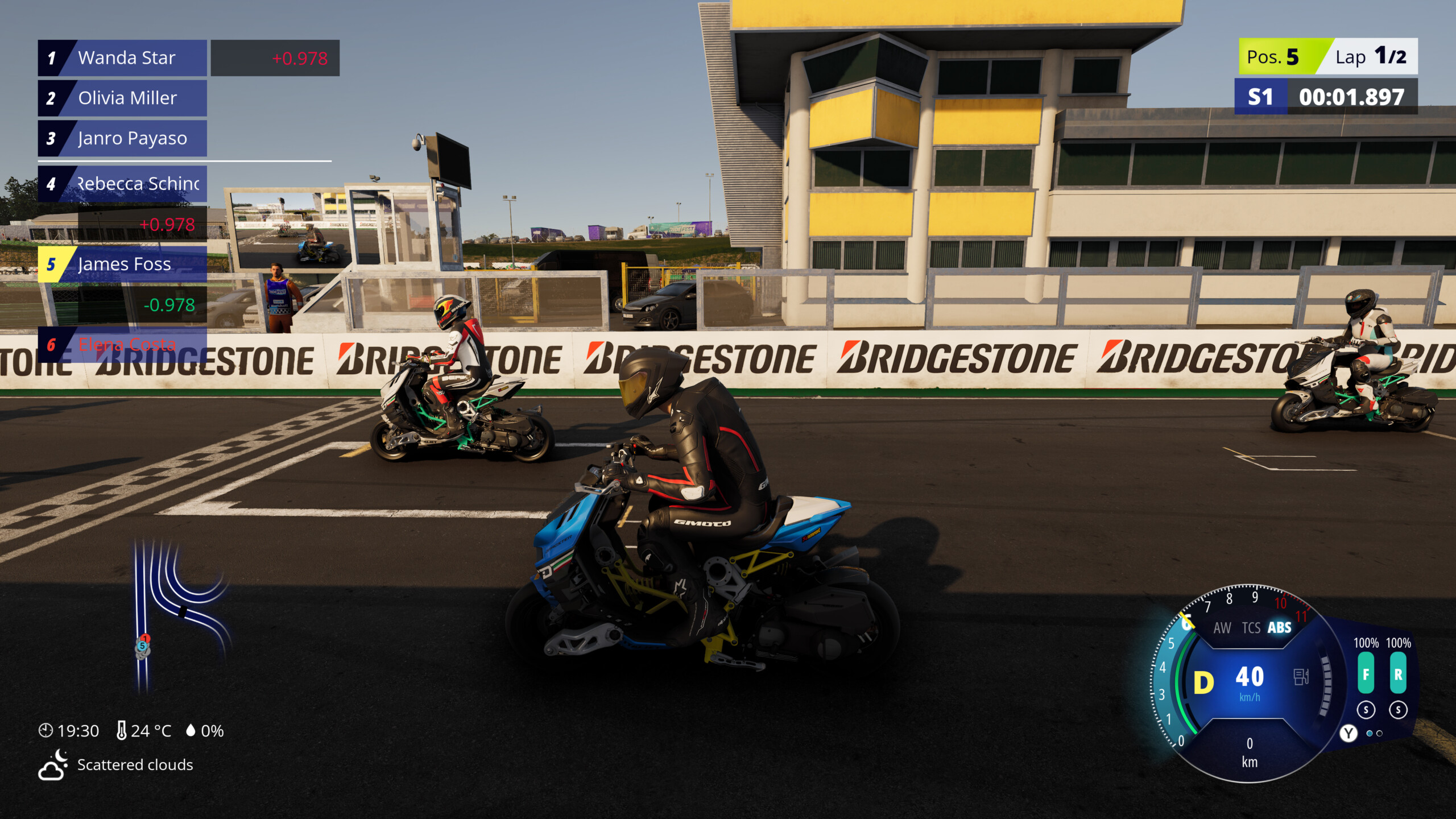Toggle the ABS indicator

(x=1279, y=627)
